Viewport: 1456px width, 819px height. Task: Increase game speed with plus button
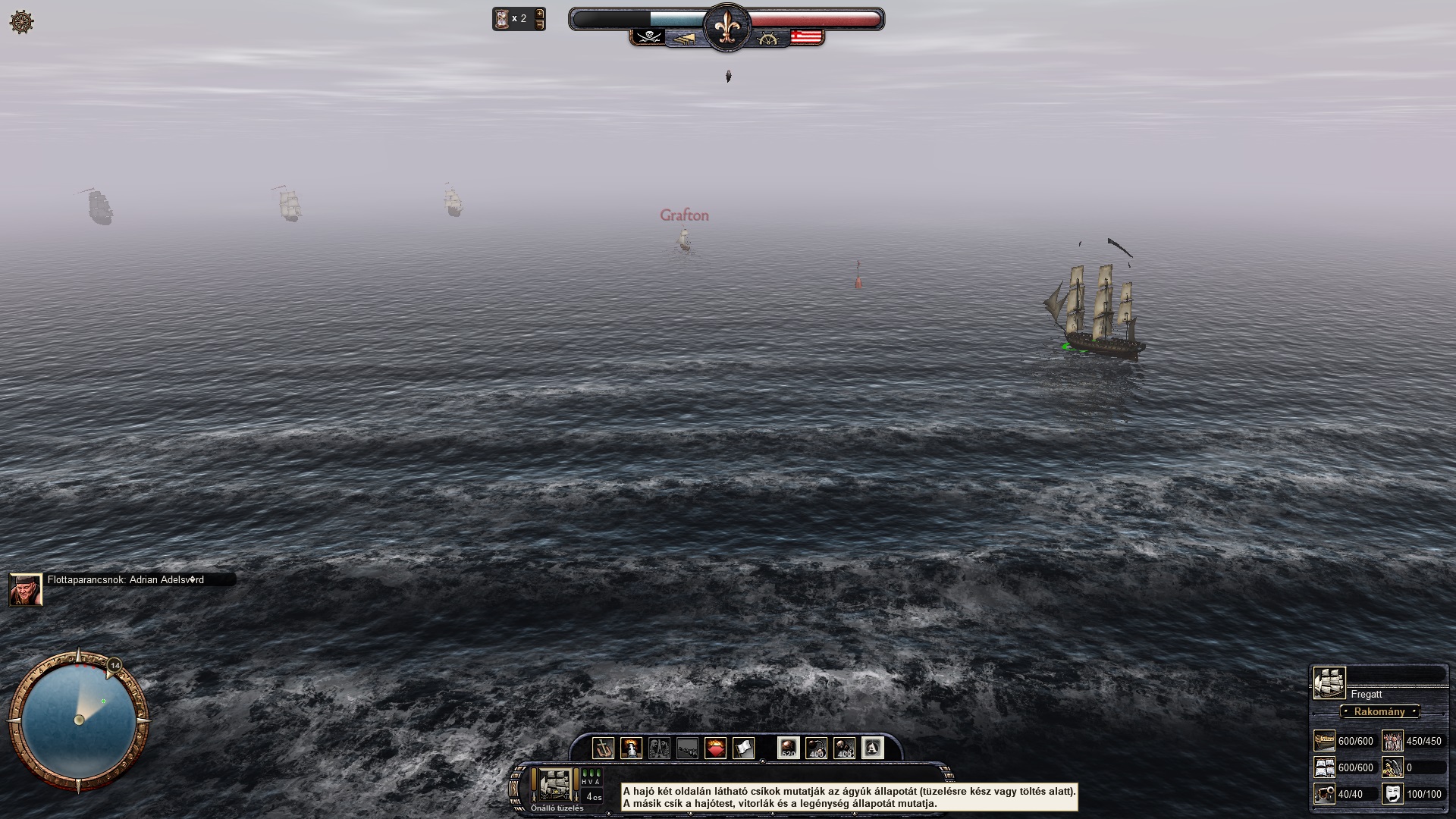pyautogui.click(x=540, y=13)
